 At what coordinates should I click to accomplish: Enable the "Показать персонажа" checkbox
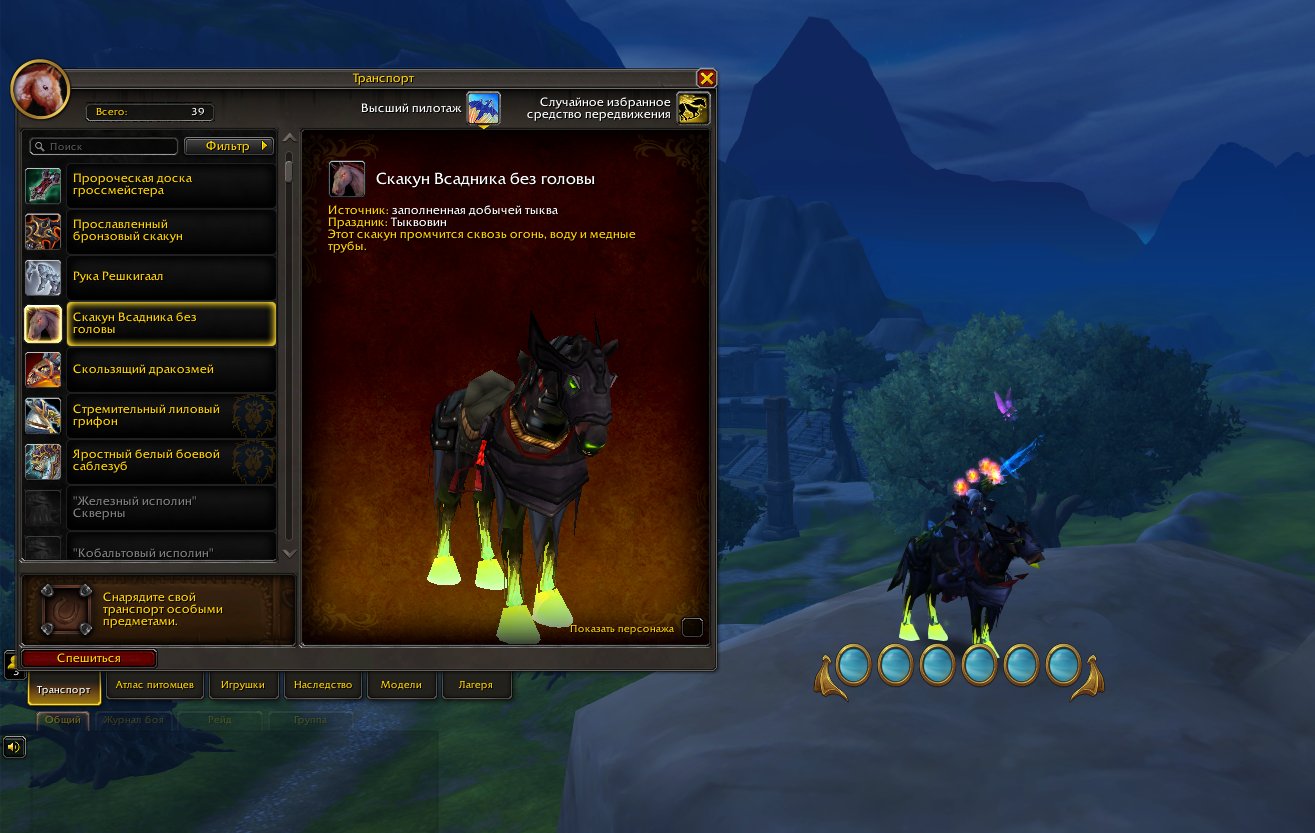(691, 627)
